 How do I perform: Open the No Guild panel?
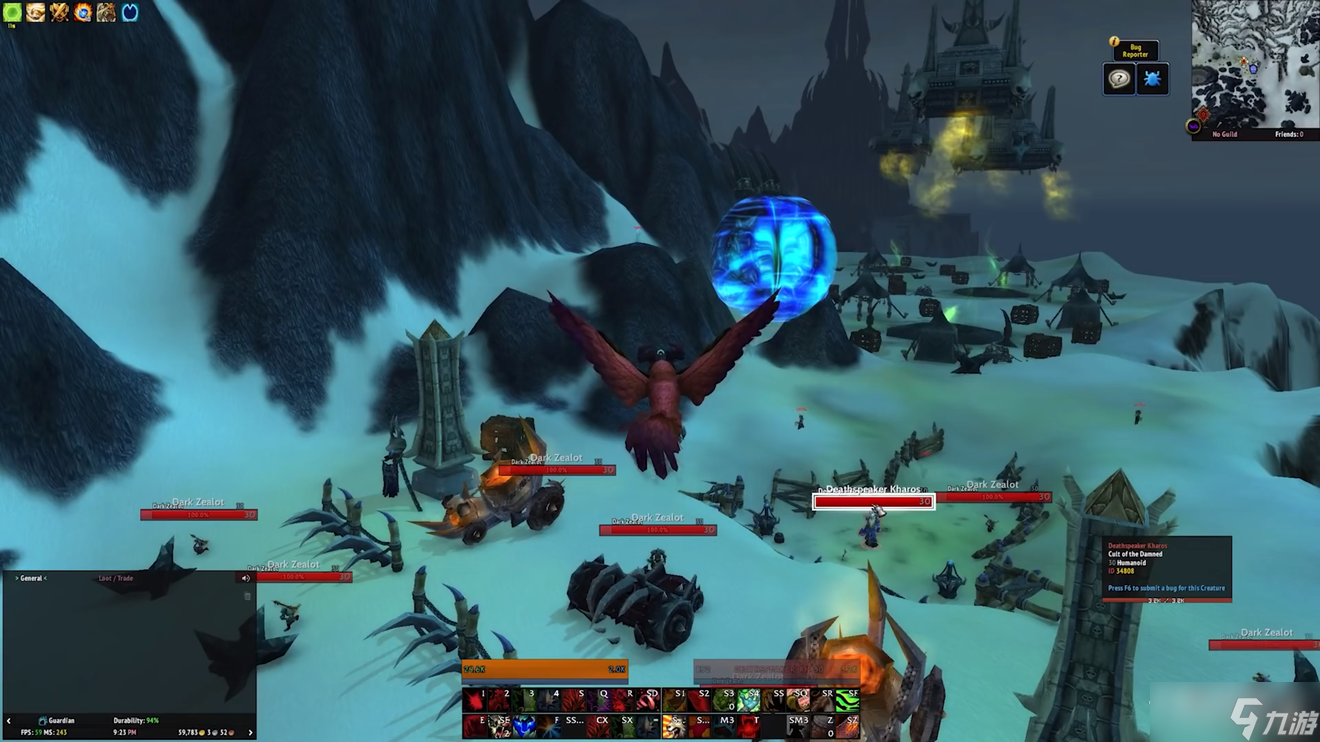point(1225,134)
